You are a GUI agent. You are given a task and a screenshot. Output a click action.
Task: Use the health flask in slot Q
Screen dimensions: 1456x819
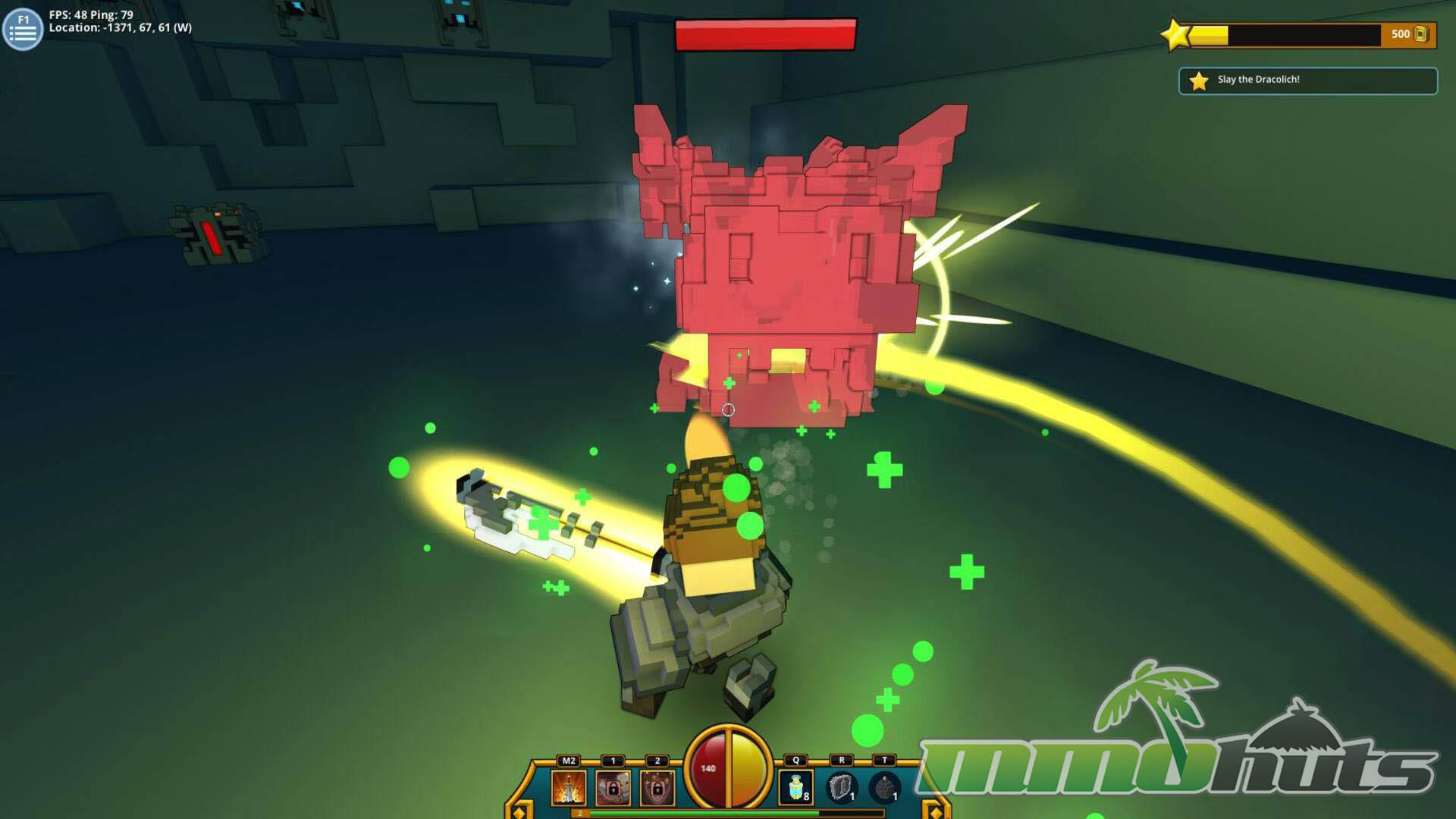coord(795,788)
